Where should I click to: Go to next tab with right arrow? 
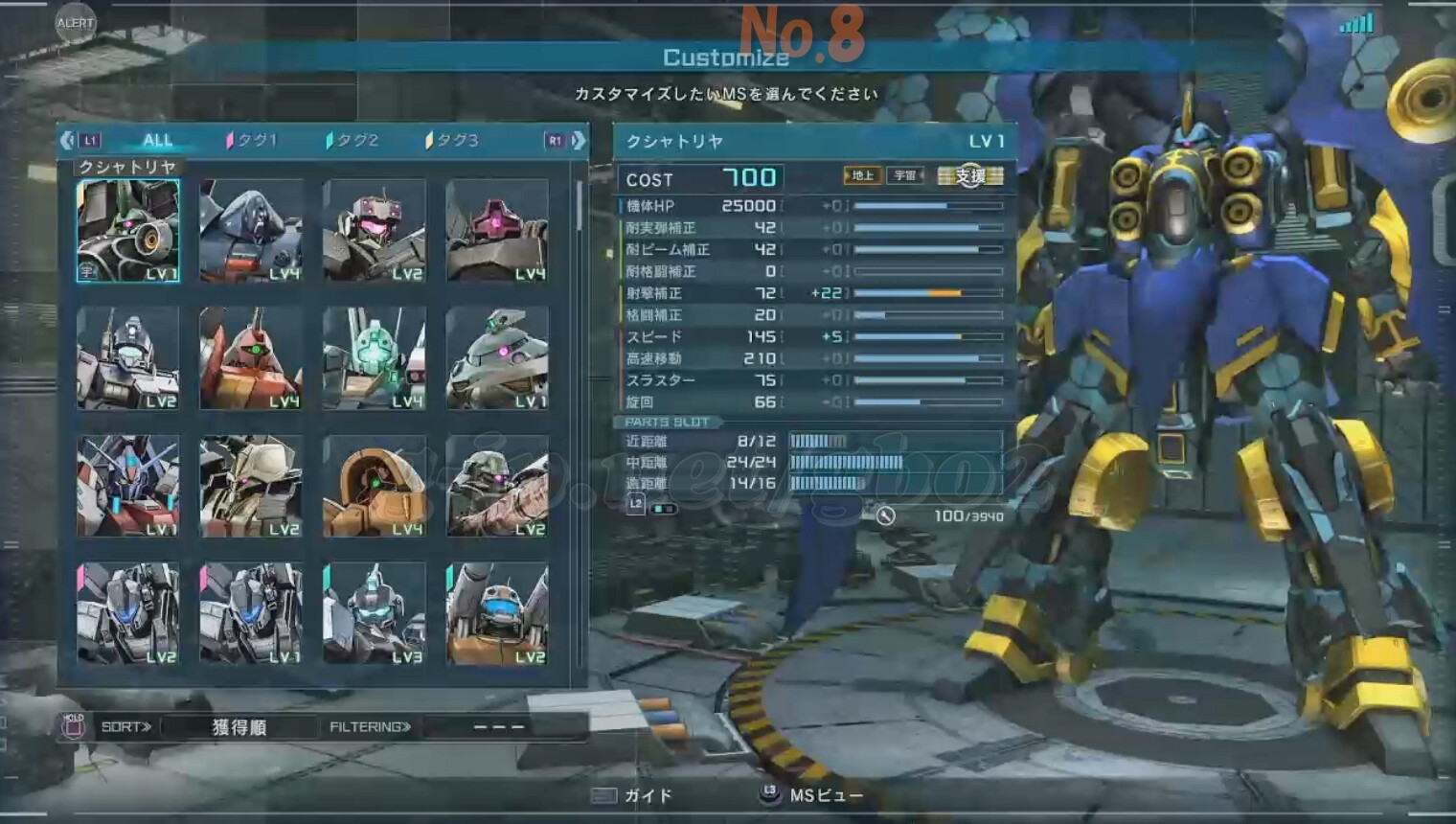[x=579, y=140]
